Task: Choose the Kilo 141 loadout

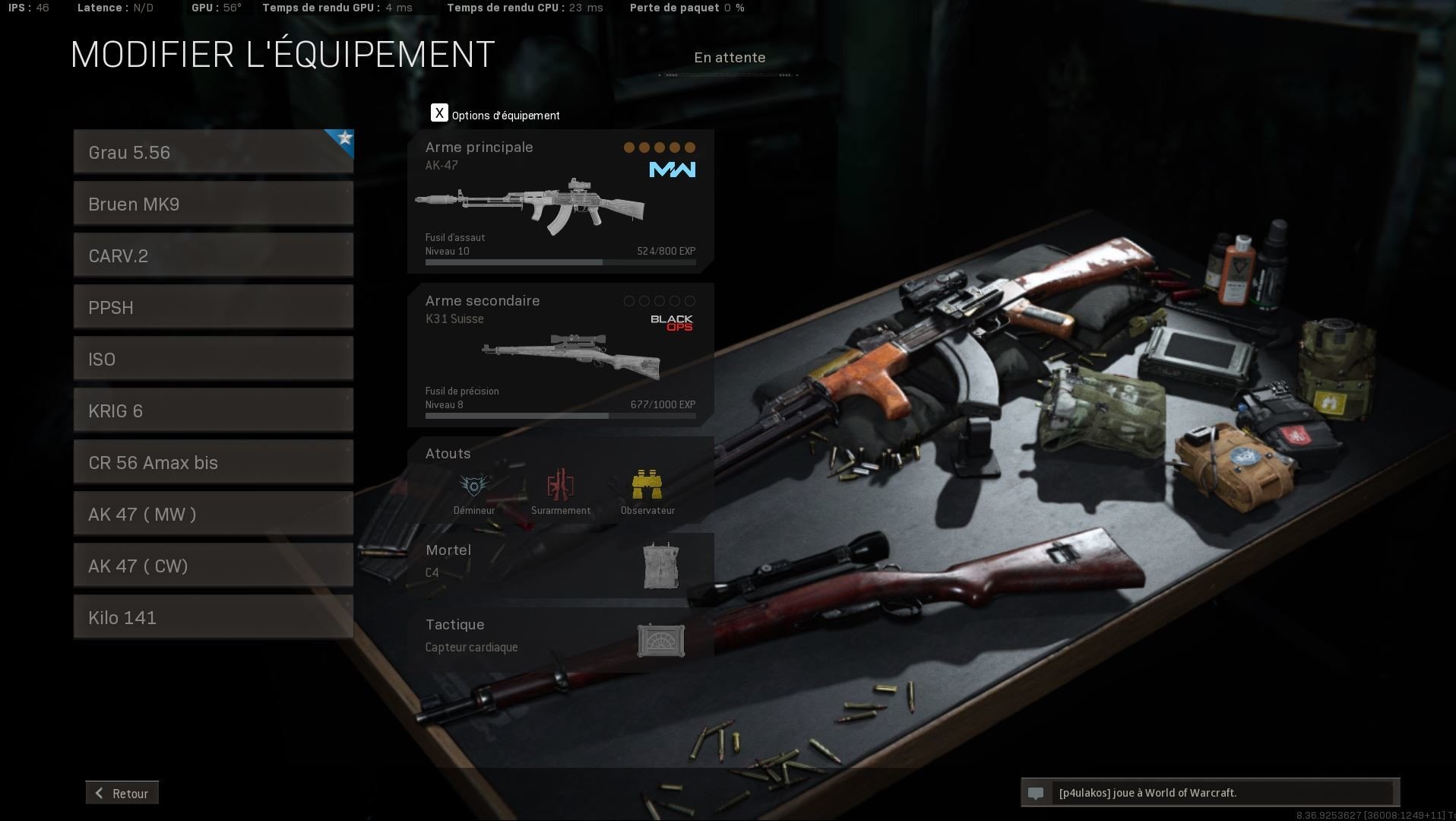Action: [x=213, y=617]
